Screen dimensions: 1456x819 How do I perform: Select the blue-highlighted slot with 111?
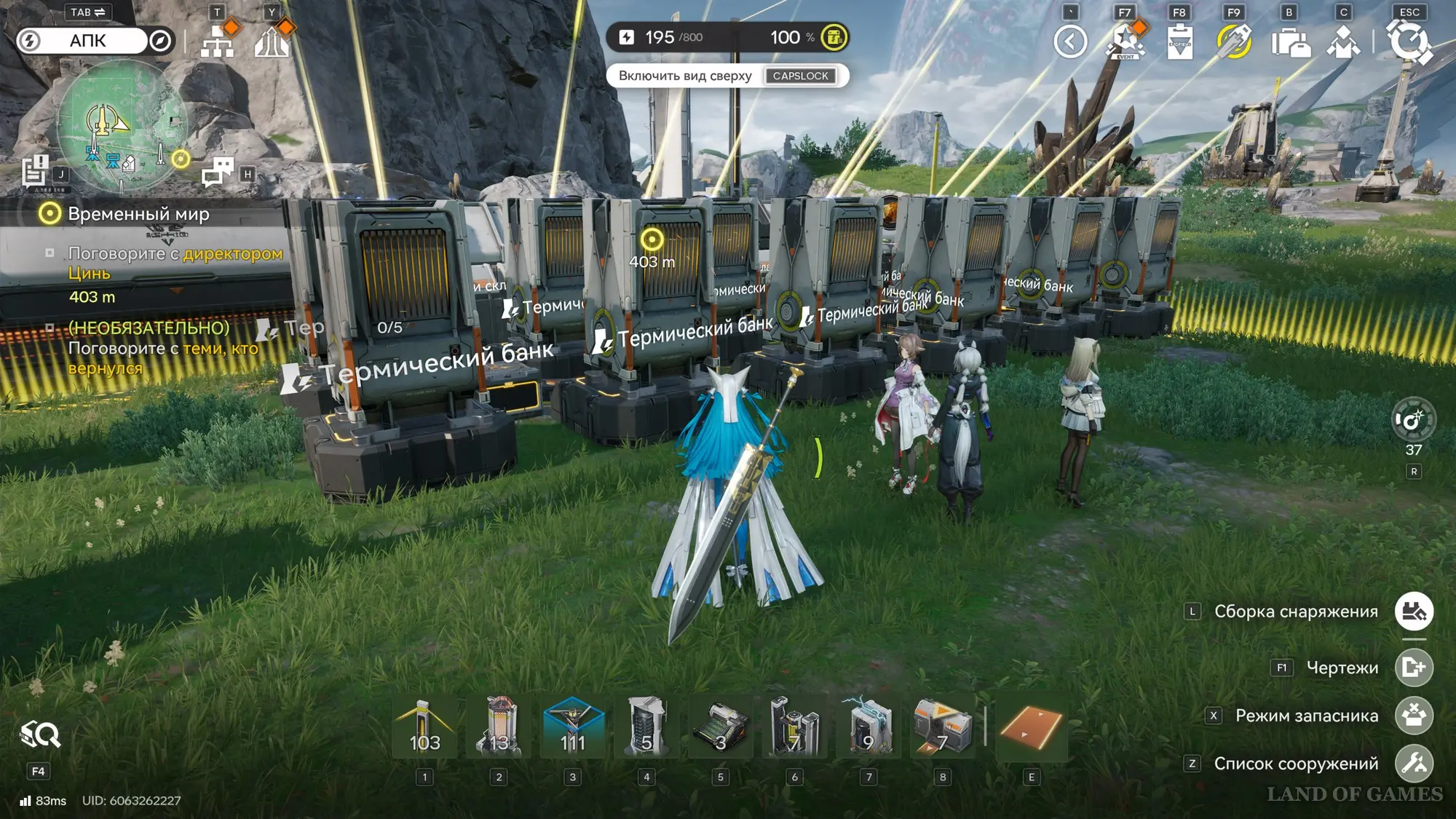click(x=573, y=728)
